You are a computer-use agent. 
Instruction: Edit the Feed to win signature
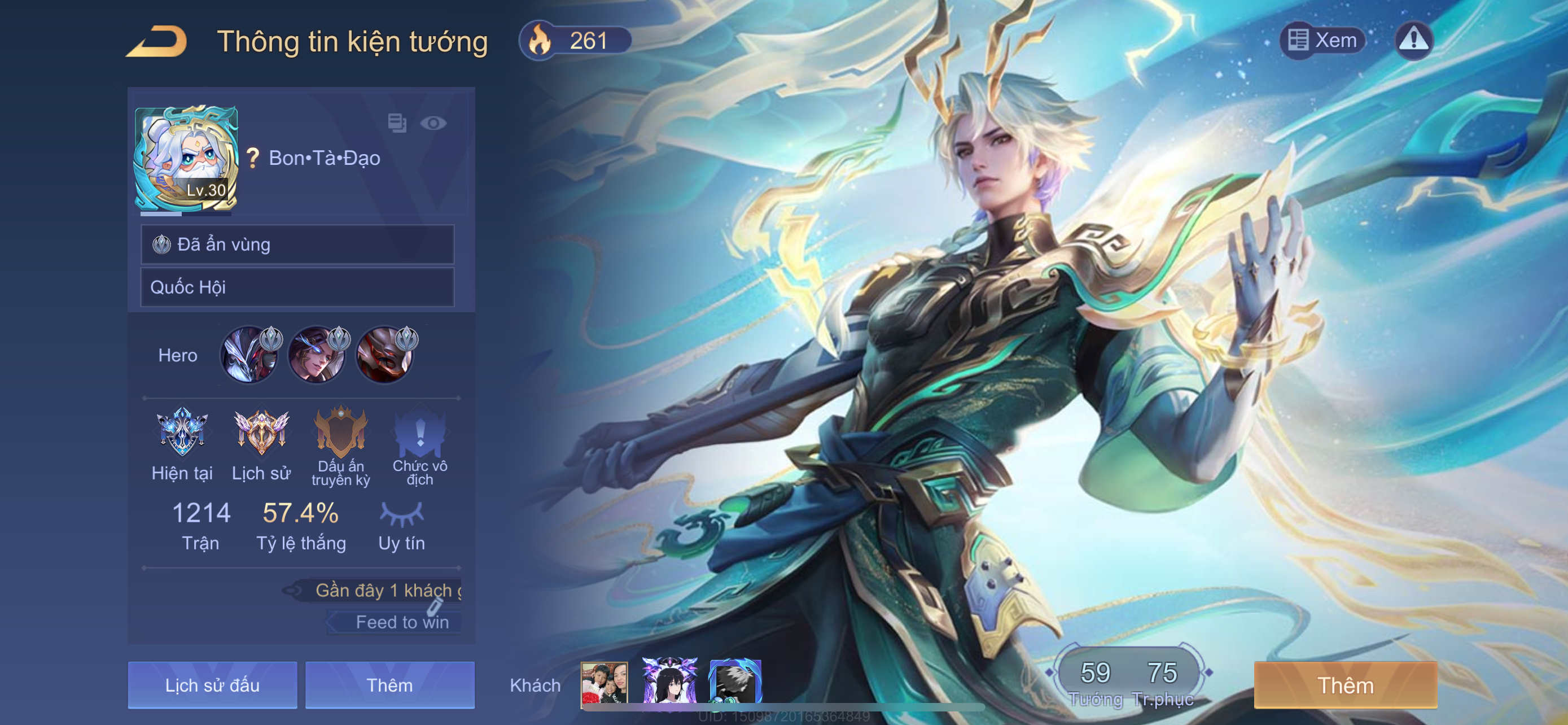click(401, 622)
